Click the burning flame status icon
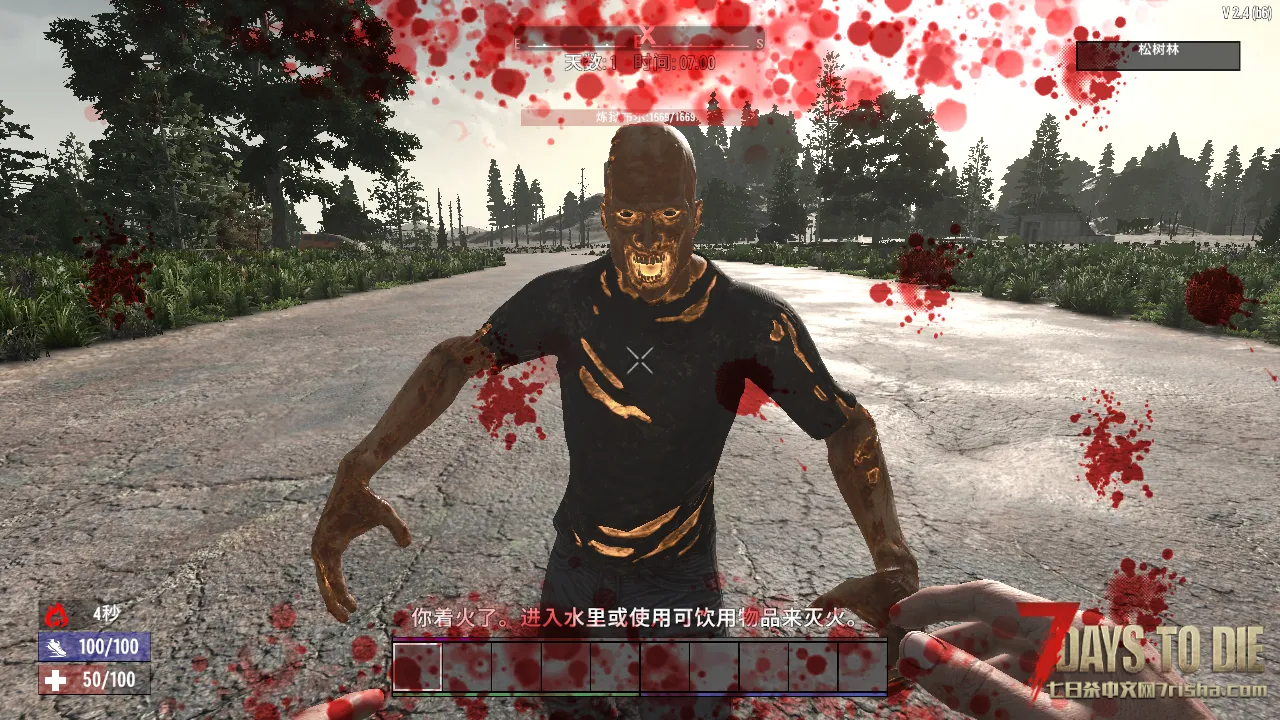Screen dimensions: 1280x720 (x=58, y=614)
